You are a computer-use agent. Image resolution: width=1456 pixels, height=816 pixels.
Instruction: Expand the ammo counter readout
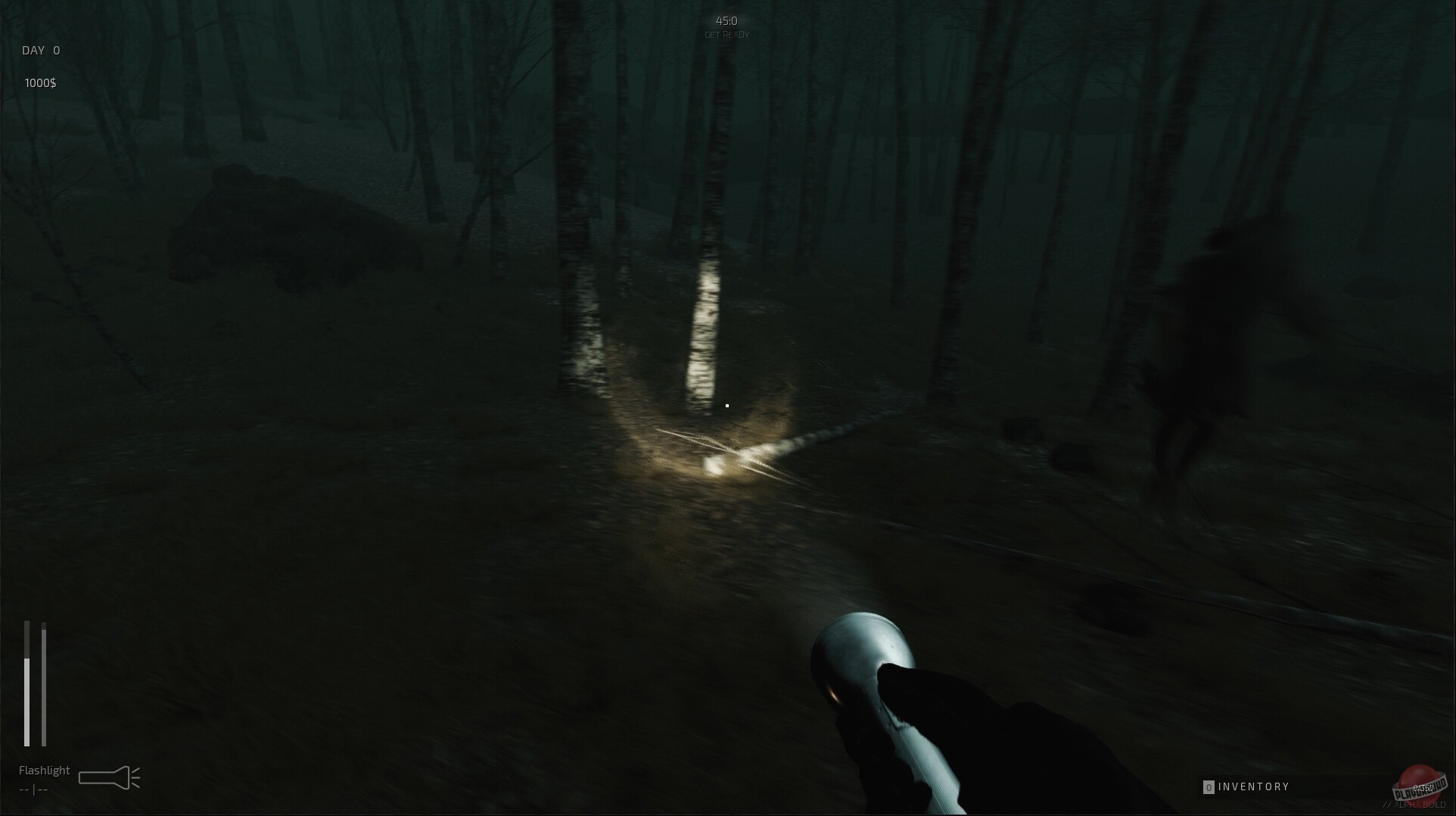coord(33,790)
